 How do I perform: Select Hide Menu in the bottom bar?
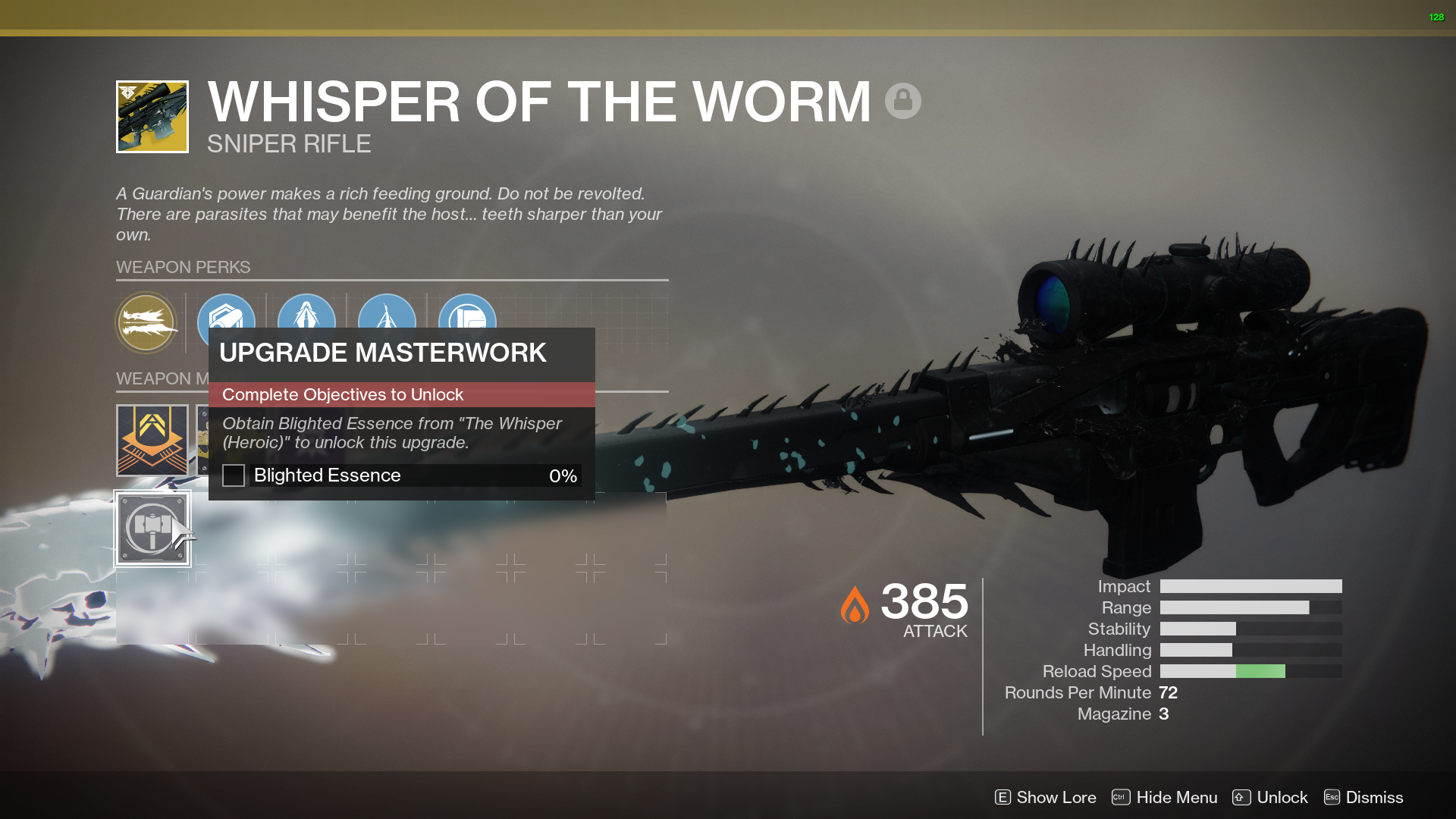pos(1176,797)
